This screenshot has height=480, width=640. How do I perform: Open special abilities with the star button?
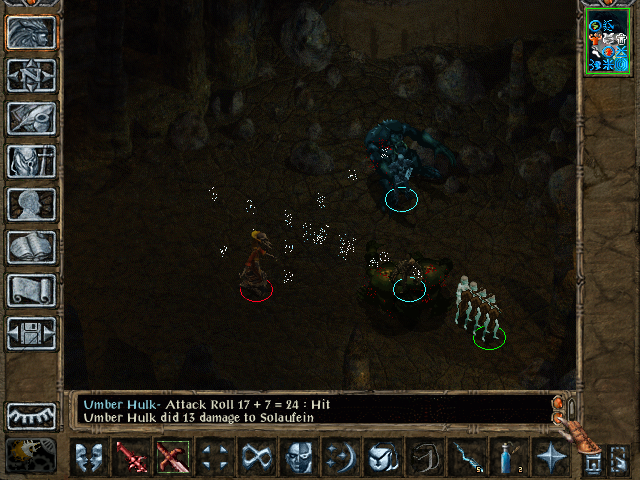(x=550, y=459)
